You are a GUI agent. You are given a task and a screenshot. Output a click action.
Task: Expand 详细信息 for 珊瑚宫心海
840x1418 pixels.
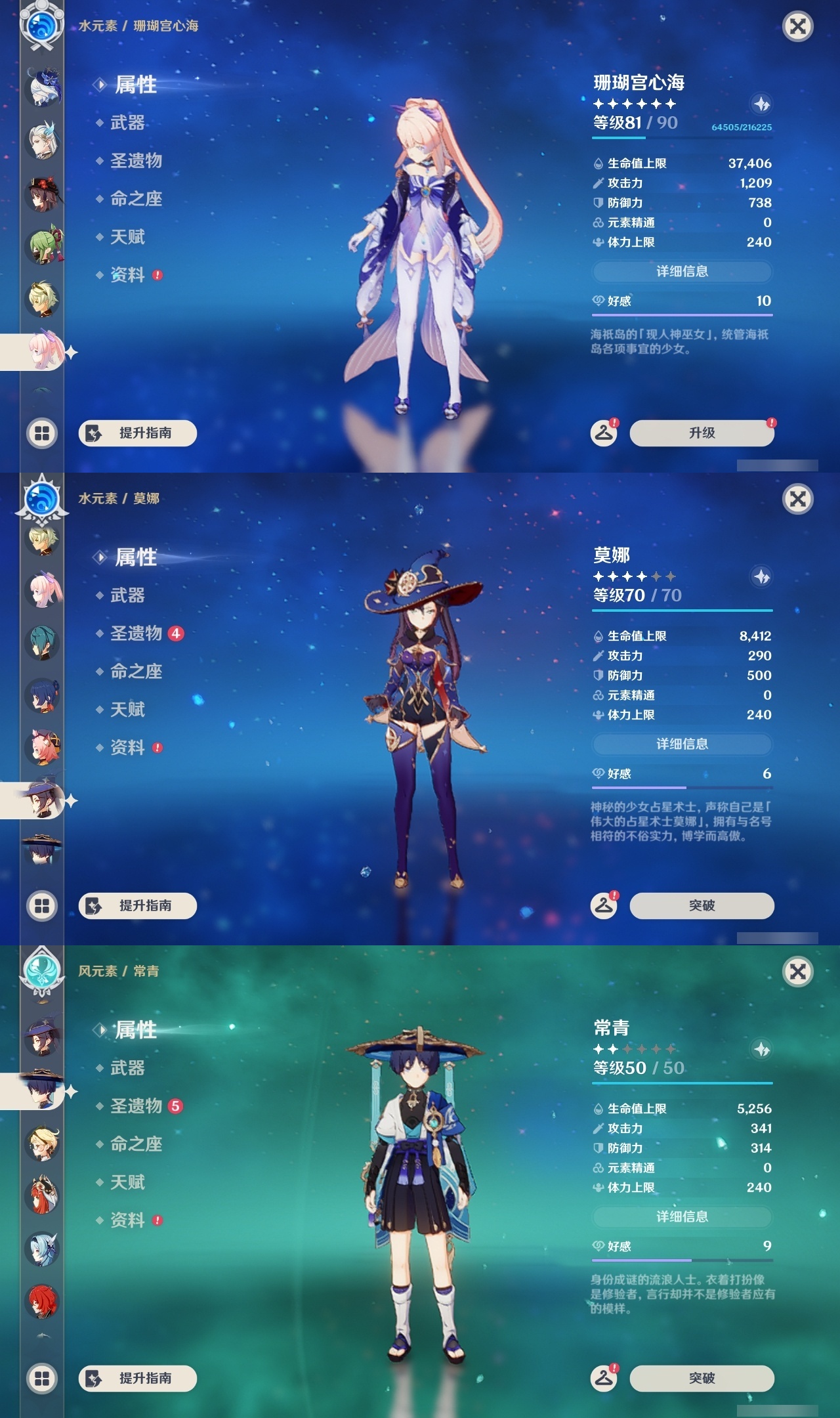point(682,271)
